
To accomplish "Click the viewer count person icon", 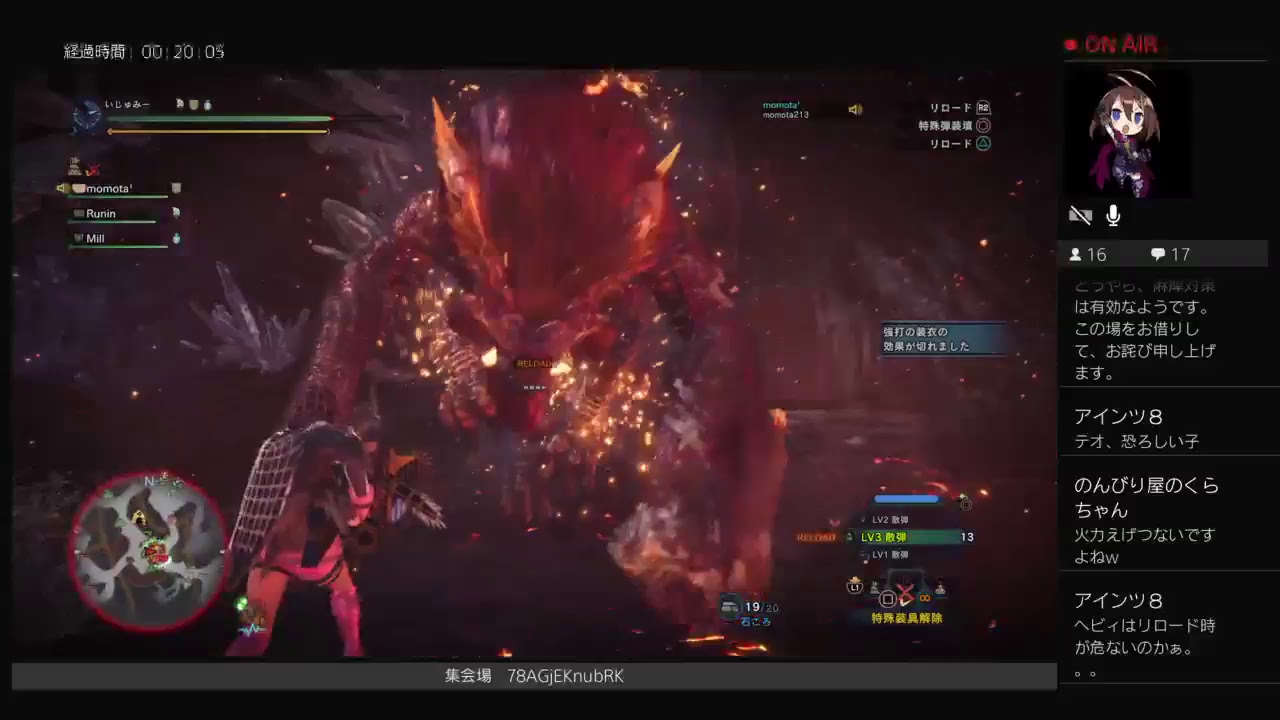I will [1077, 254].
